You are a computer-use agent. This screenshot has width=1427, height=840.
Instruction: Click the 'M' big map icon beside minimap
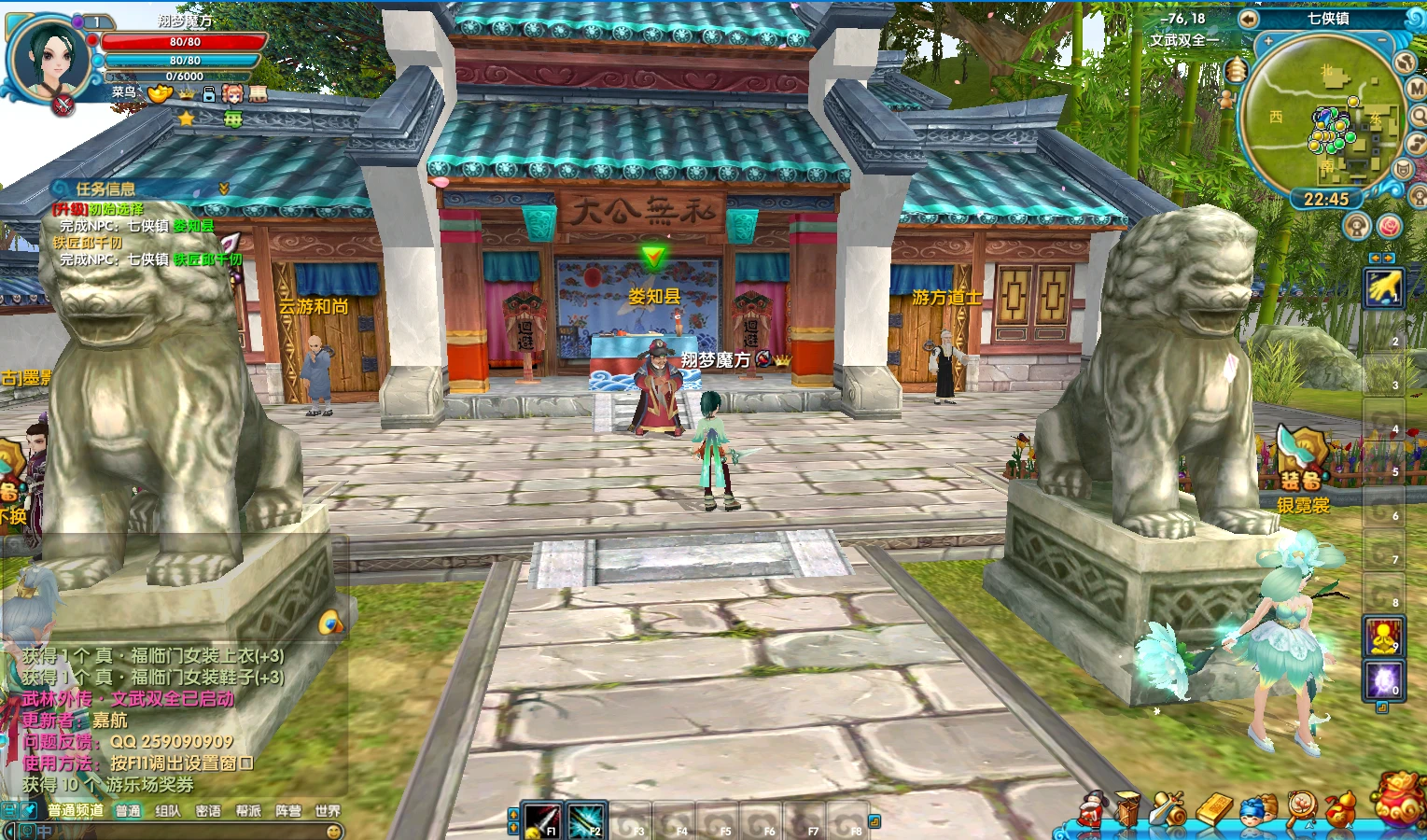[1417, 90]
